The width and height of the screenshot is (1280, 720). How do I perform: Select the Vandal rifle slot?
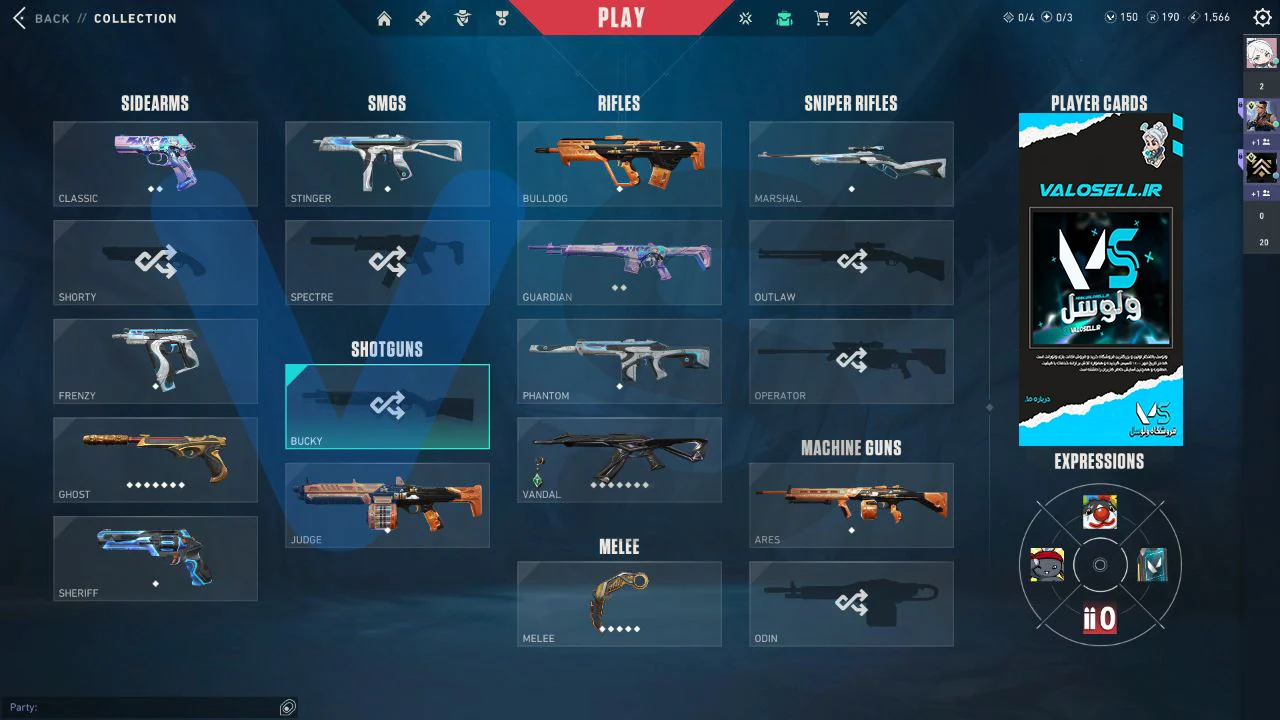(x=619, y=459)
